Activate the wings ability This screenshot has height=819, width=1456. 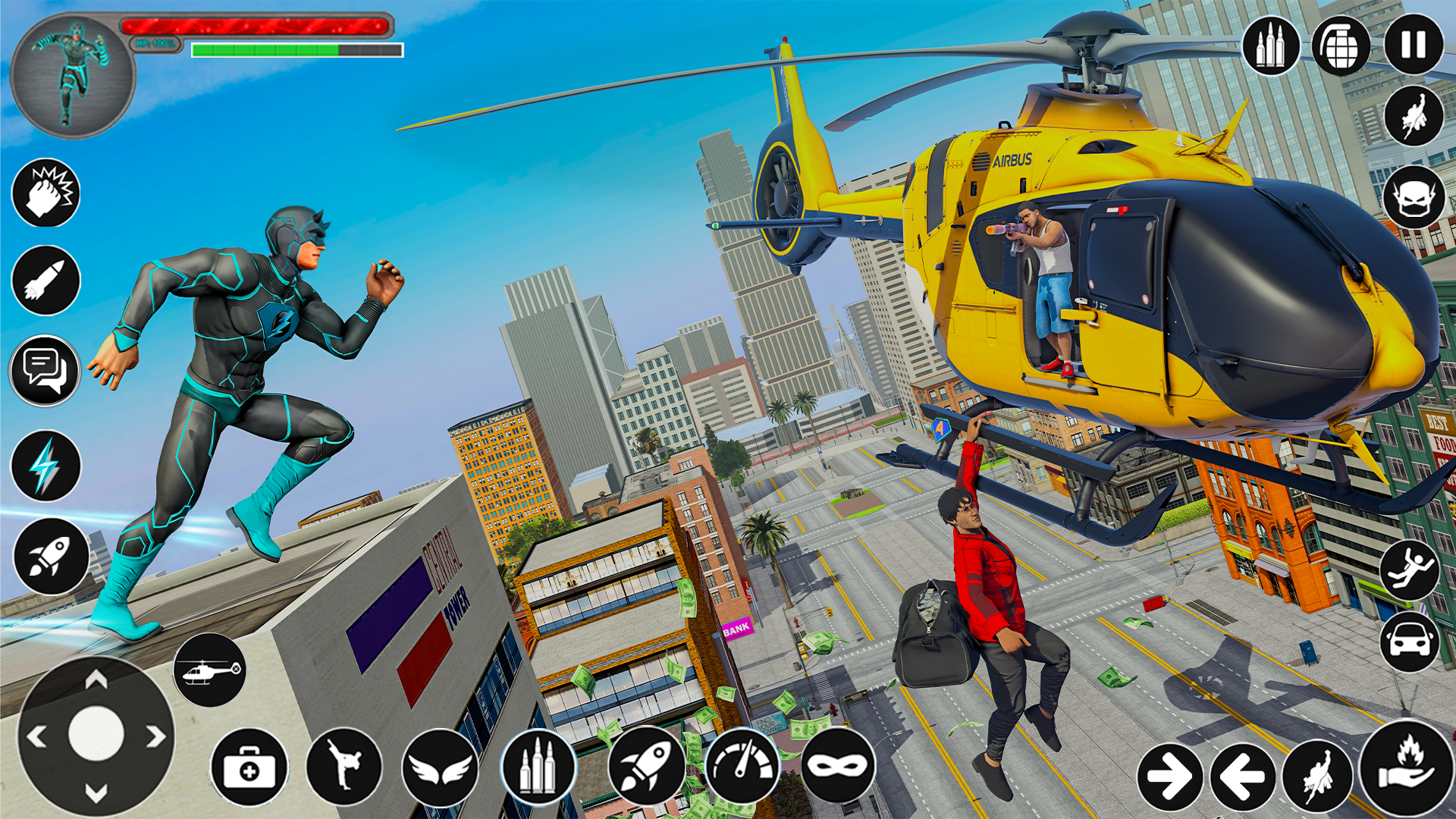coord(441,767)
